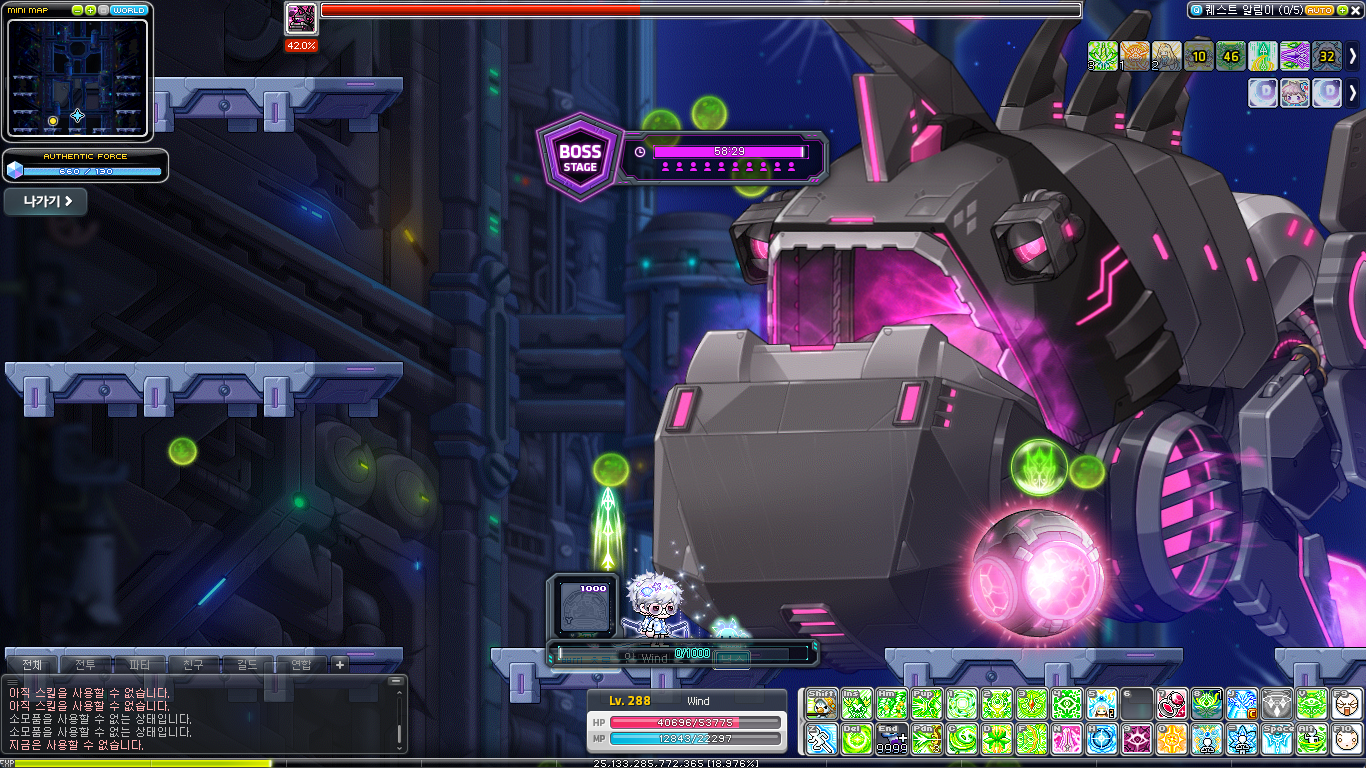This screenshot has width=1366, height=768.
Task: Activate the pink sword skill on N
Action: 1067,739
